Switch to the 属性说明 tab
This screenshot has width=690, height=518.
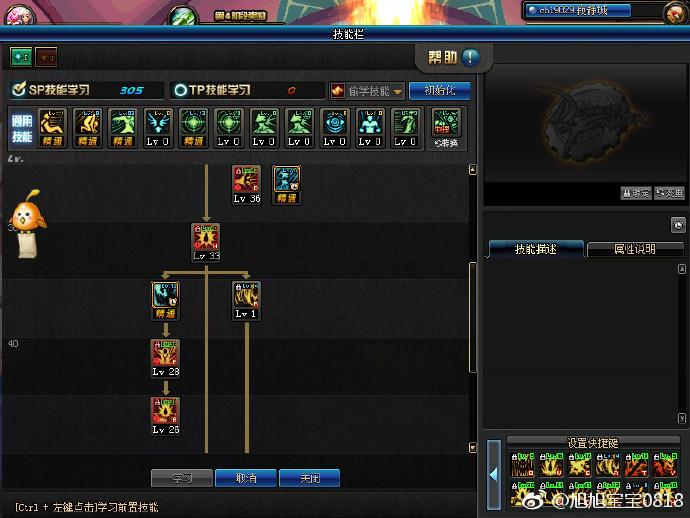634,249
